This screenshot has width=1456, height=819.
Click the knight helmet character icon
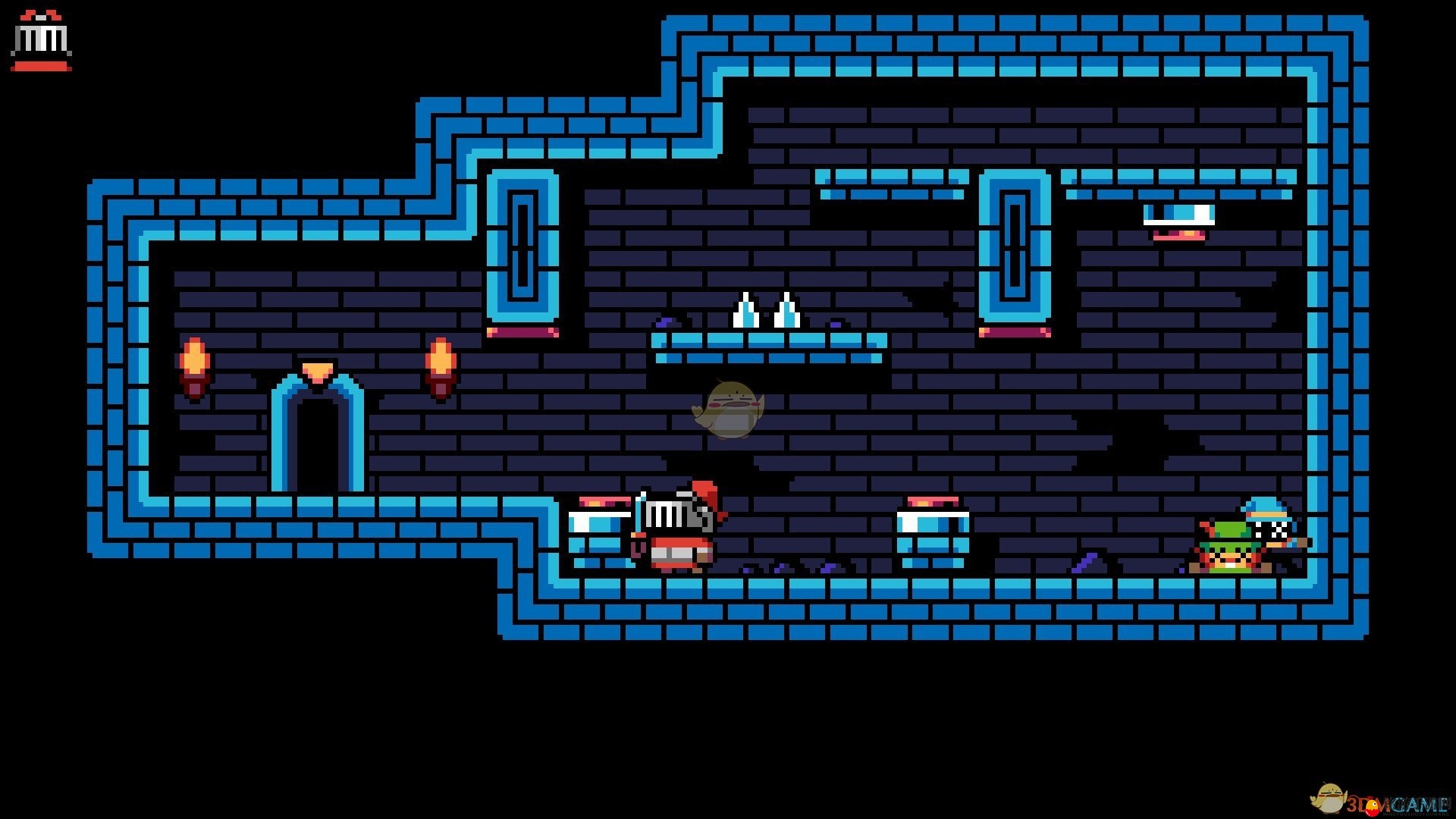(x=41, y=41)
